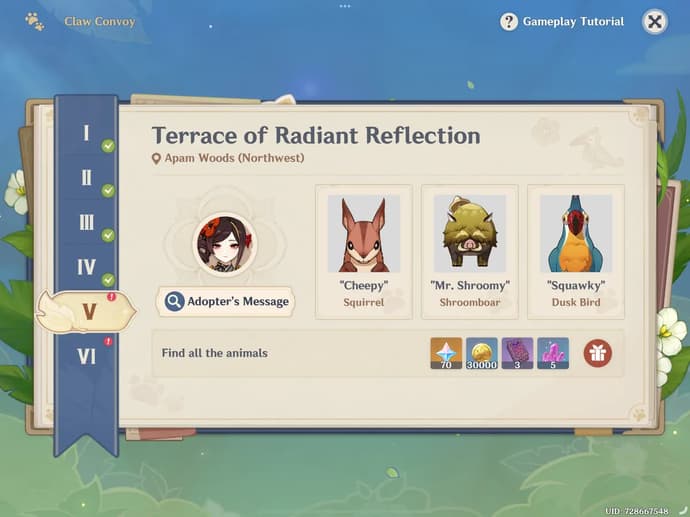This screenshot has height=517, width=690.
Task: Read the Adopter's Message
Action: click(226, 301)
